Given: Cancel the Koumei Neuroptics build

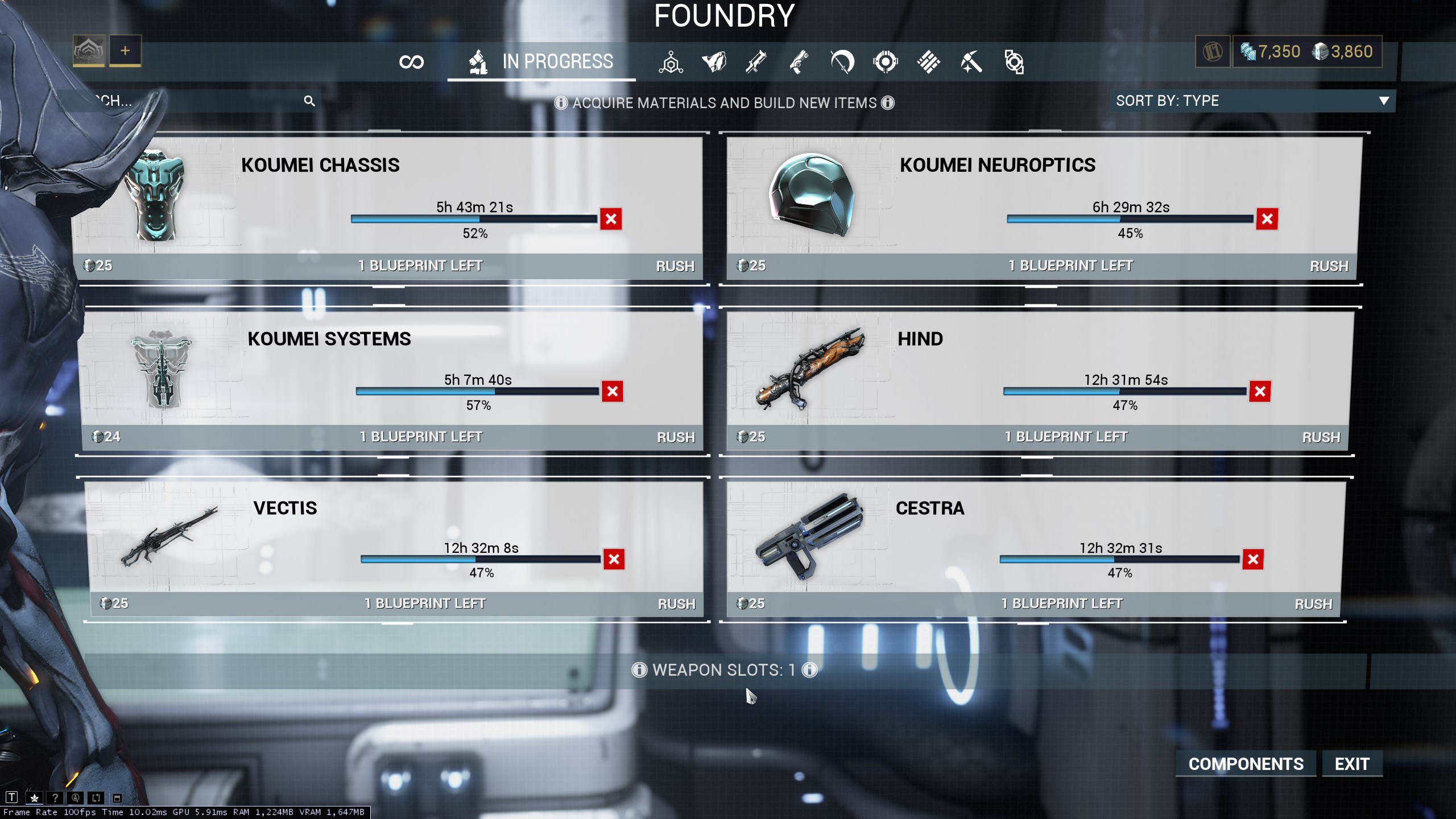Looking at the screenshot, I should (x=1267, y=219).
